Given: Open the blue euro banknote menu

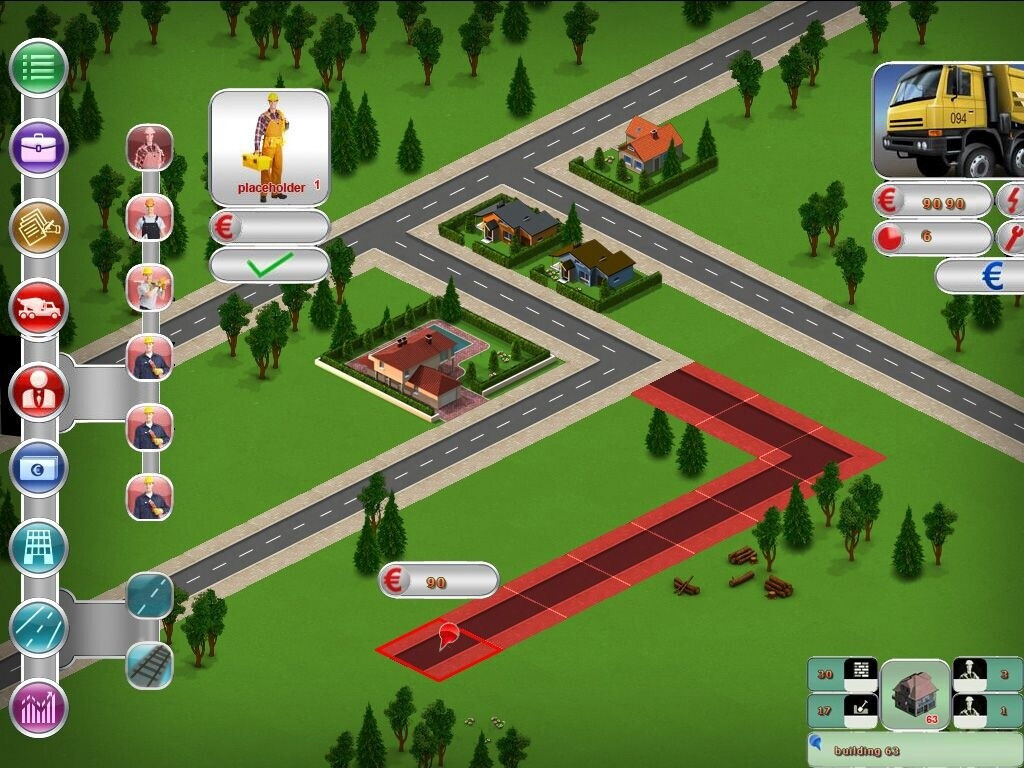Looking at the screenshot, I should click(38, 468).
